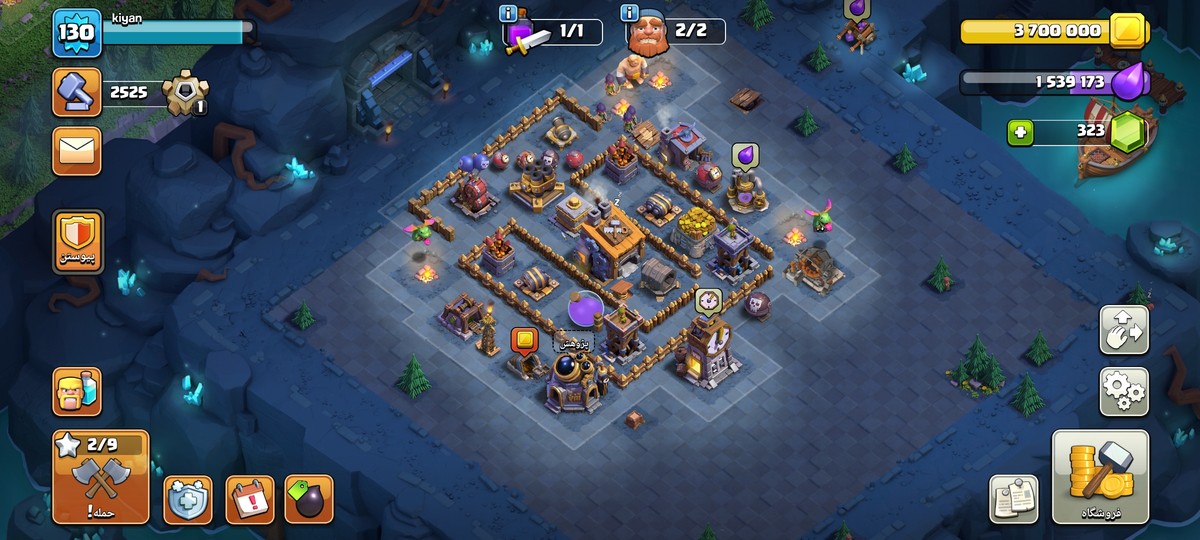Tap the clock bubble above the clock tower

click(x=709, y=300)
